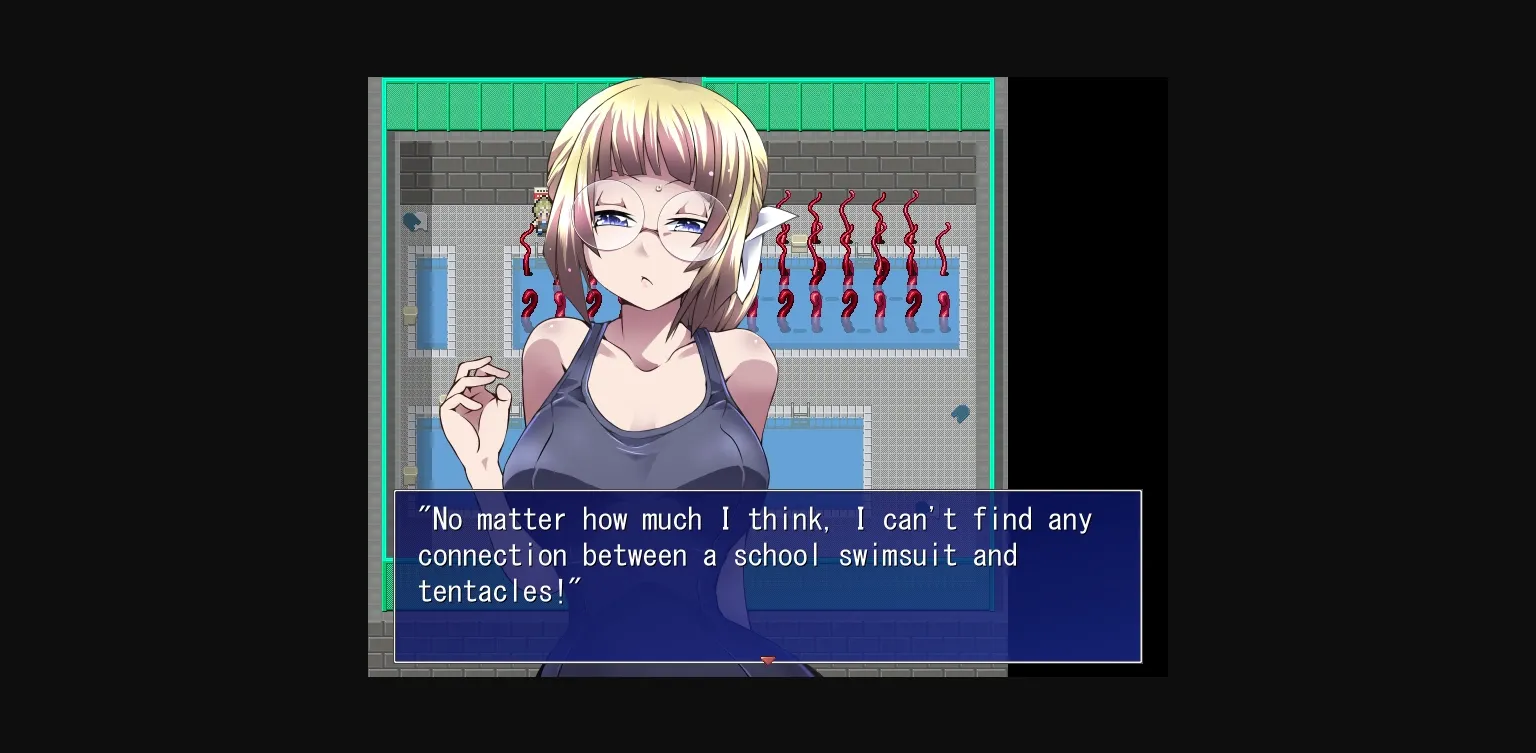Click the red-striped poster tile behind the player
1536x753 pixels.
[540, 192]
